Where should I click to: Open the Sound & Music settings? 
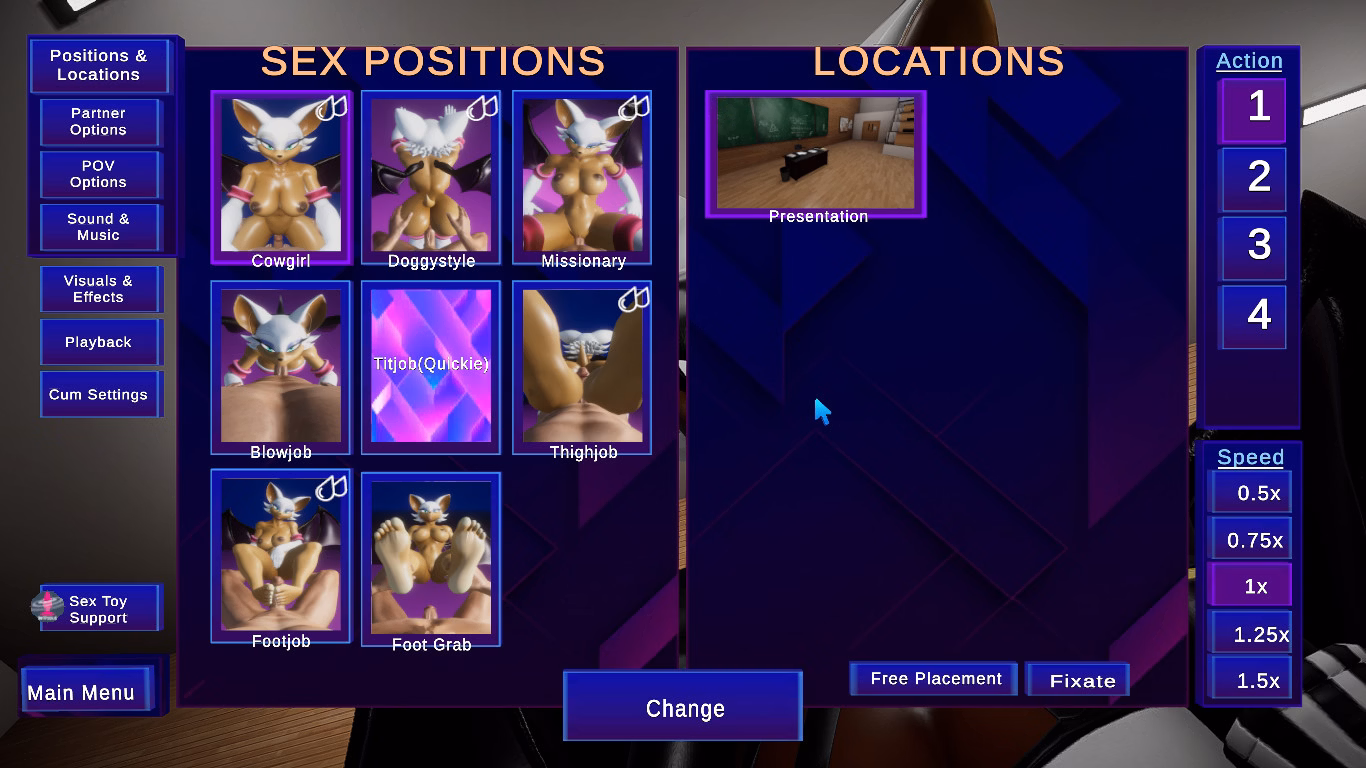tap(98, 227)
